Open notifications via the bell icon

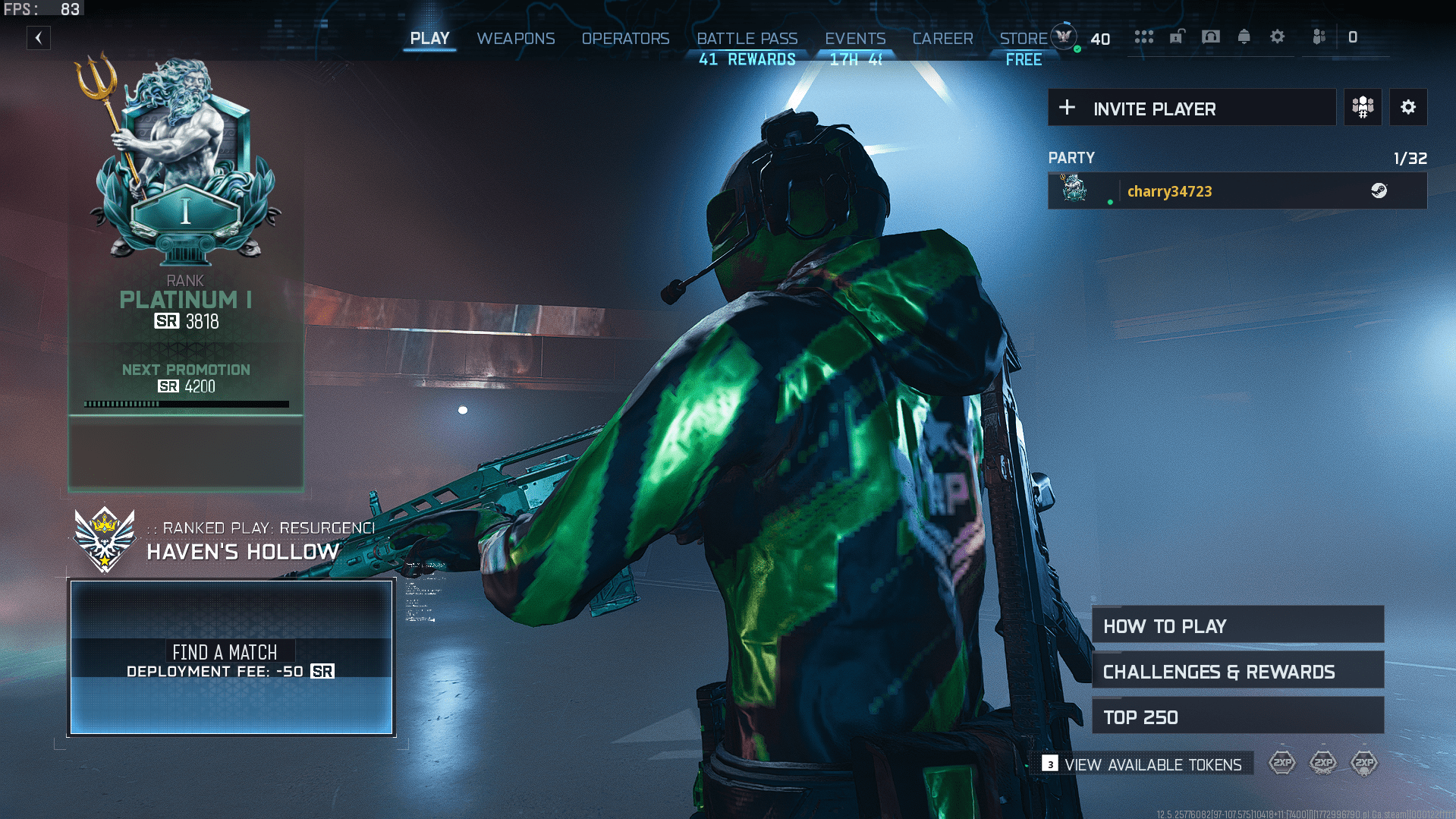(1244, 36)
